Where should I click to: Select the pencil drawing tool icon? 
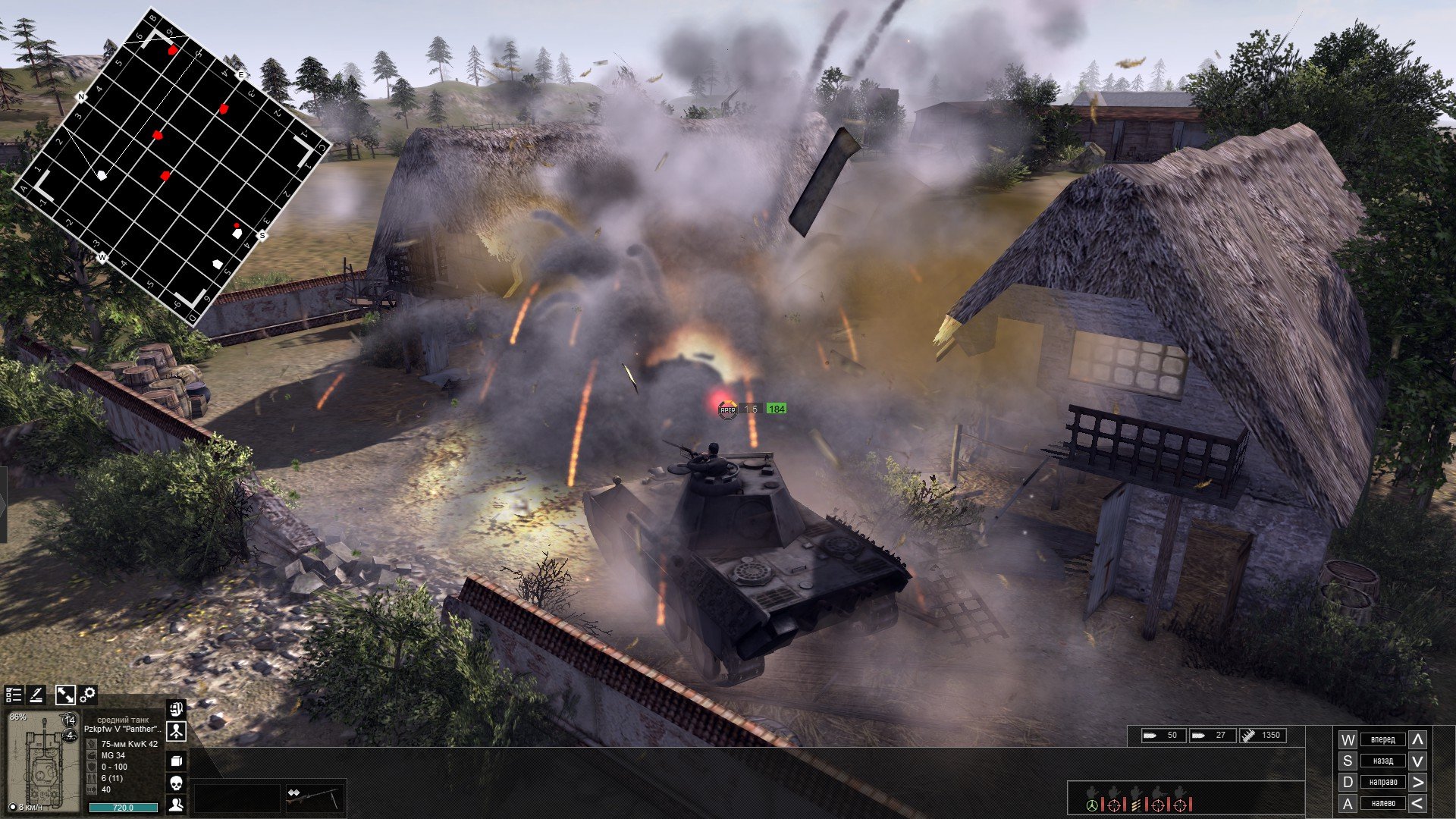tap(36, 695)
